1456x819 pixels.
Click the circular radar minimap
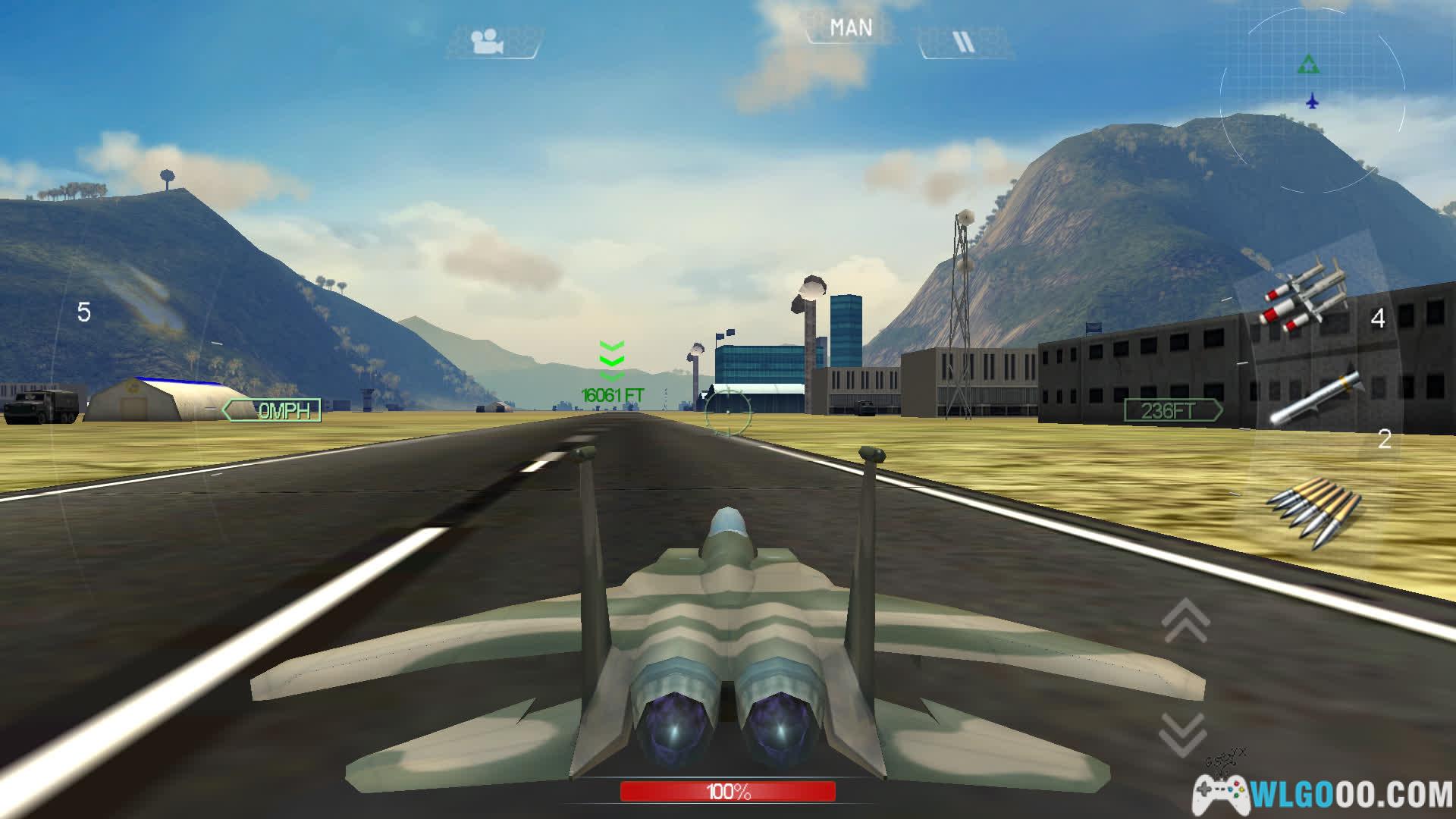tap(1312, 99)
